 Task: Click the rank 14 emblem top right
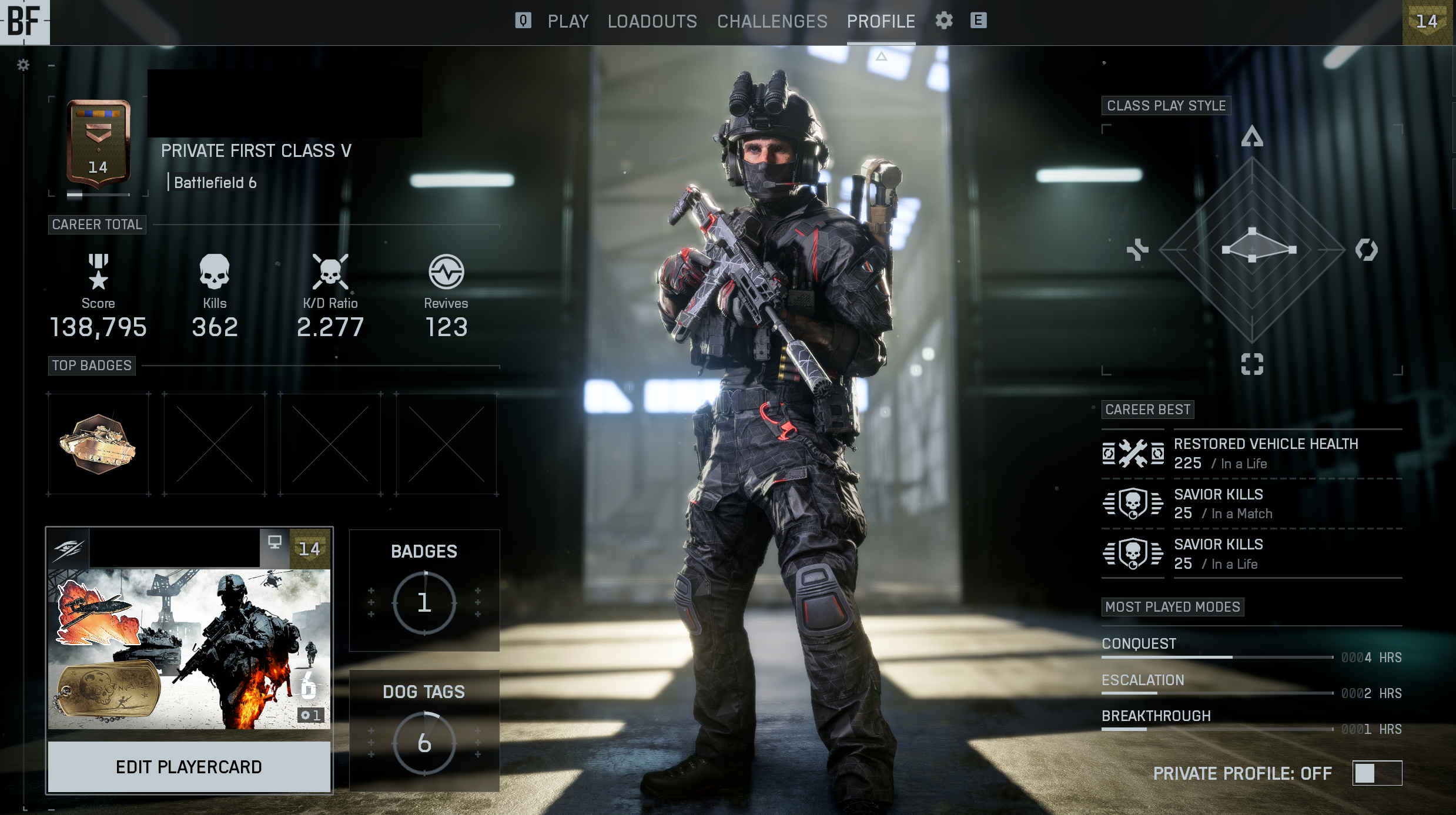1427,22
